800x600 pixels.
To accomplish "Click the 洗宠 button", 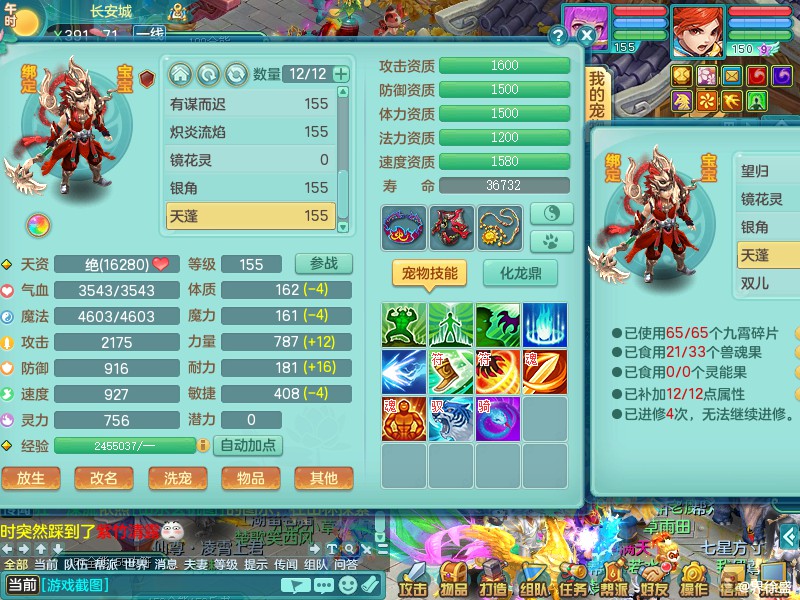I will tap(177, 478).
